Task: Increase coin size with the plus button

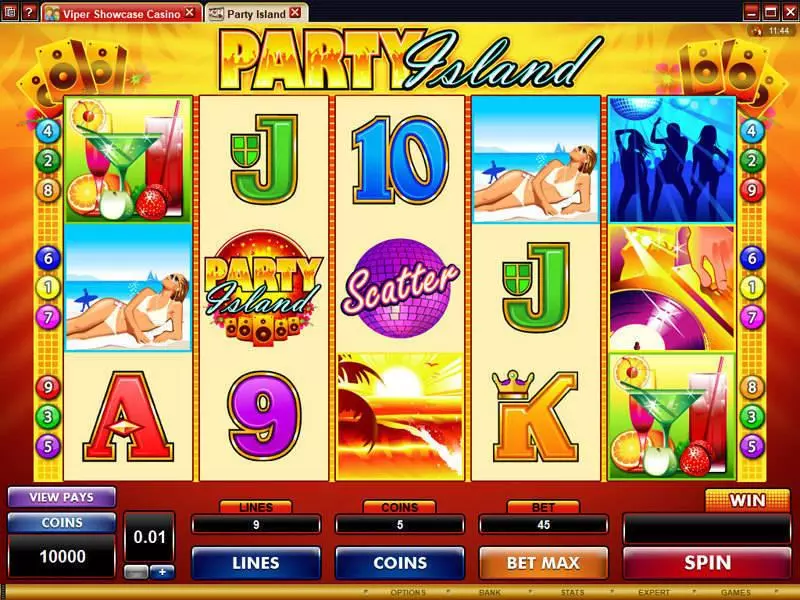Action: 160,572
